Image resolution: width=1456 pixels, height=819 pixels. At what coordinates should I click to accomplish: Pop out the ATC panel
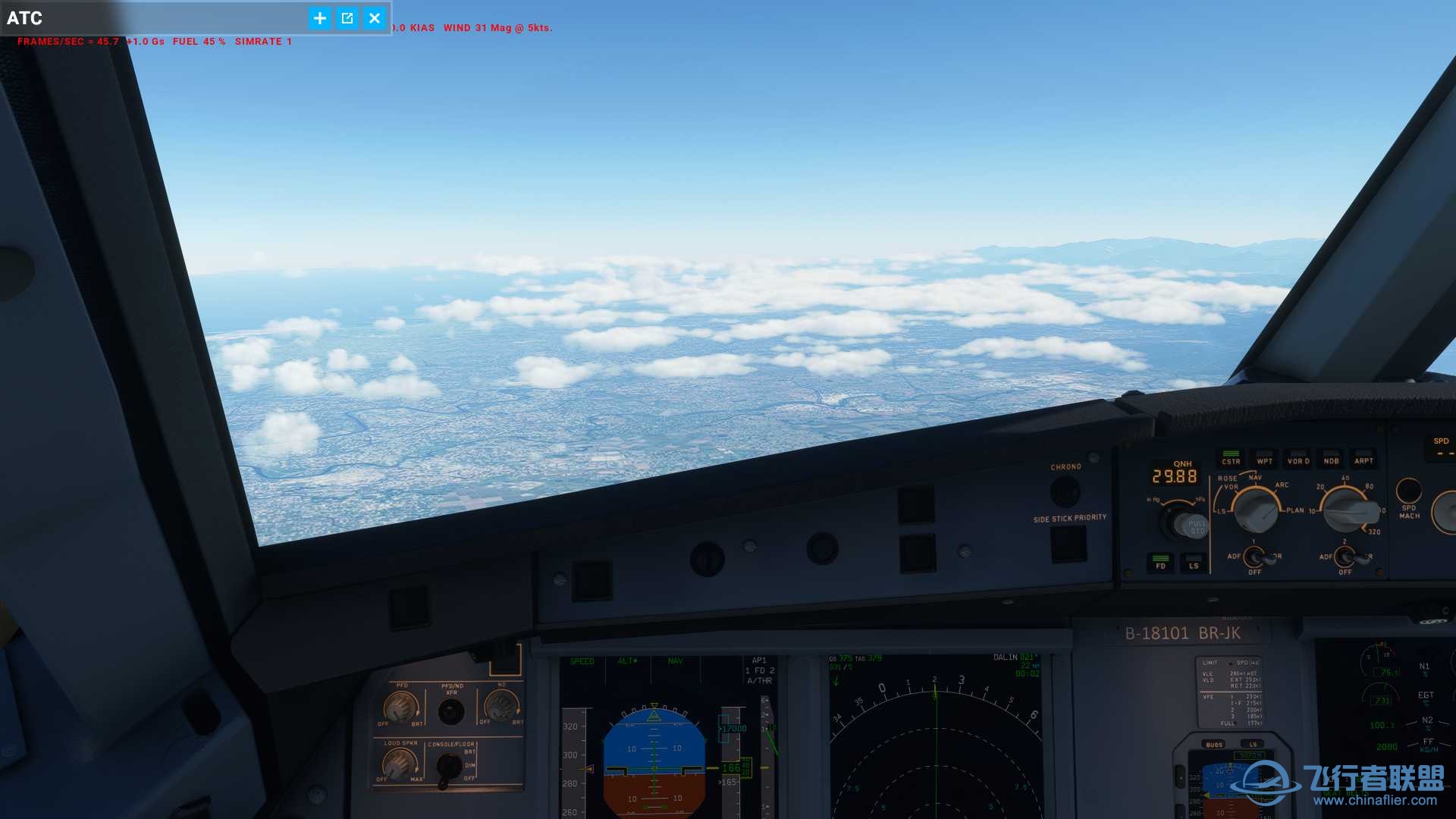coord(347,18)
